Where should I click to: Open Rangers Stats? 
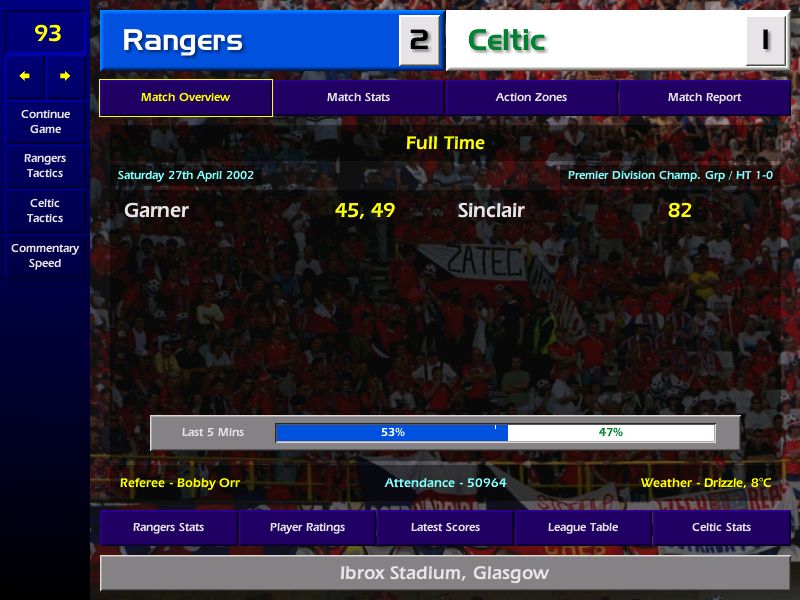click(168, 527)
